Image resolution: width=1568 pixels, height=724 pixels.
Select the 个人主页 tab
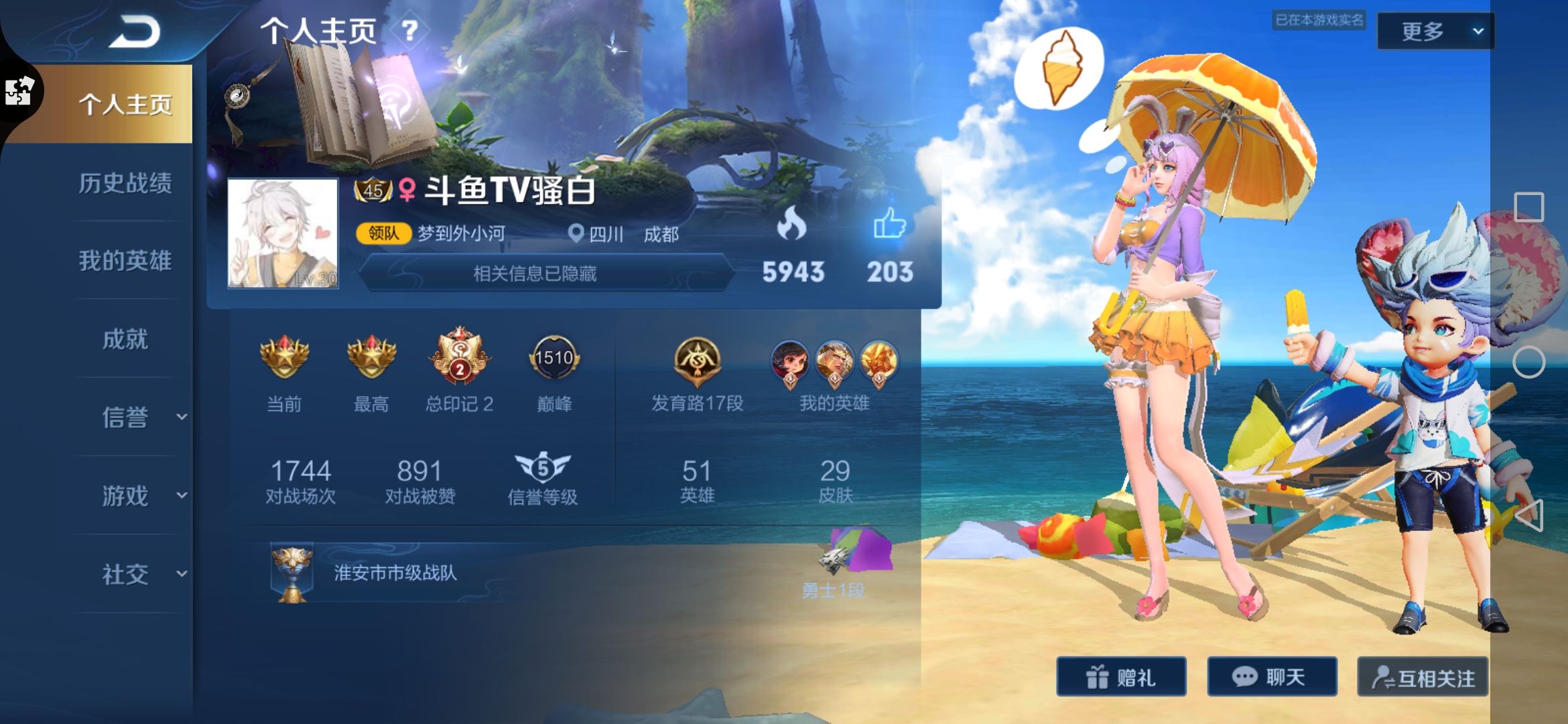pyautogui.click(x=125, y=104)
